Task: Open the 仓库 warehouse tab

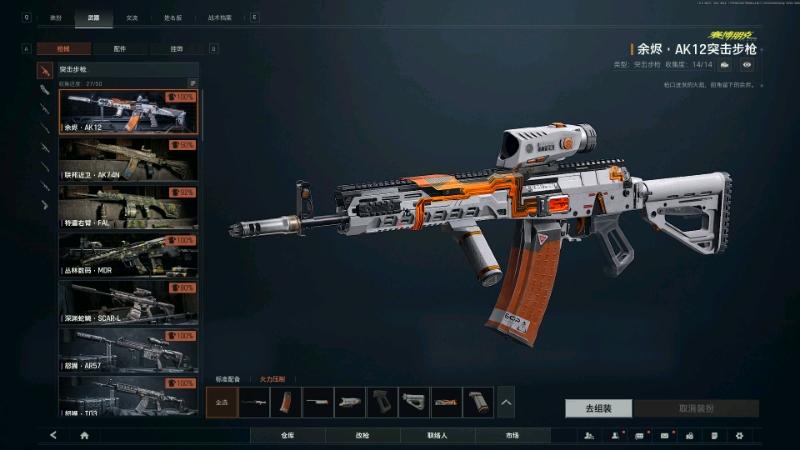Action: pos(287,436)
